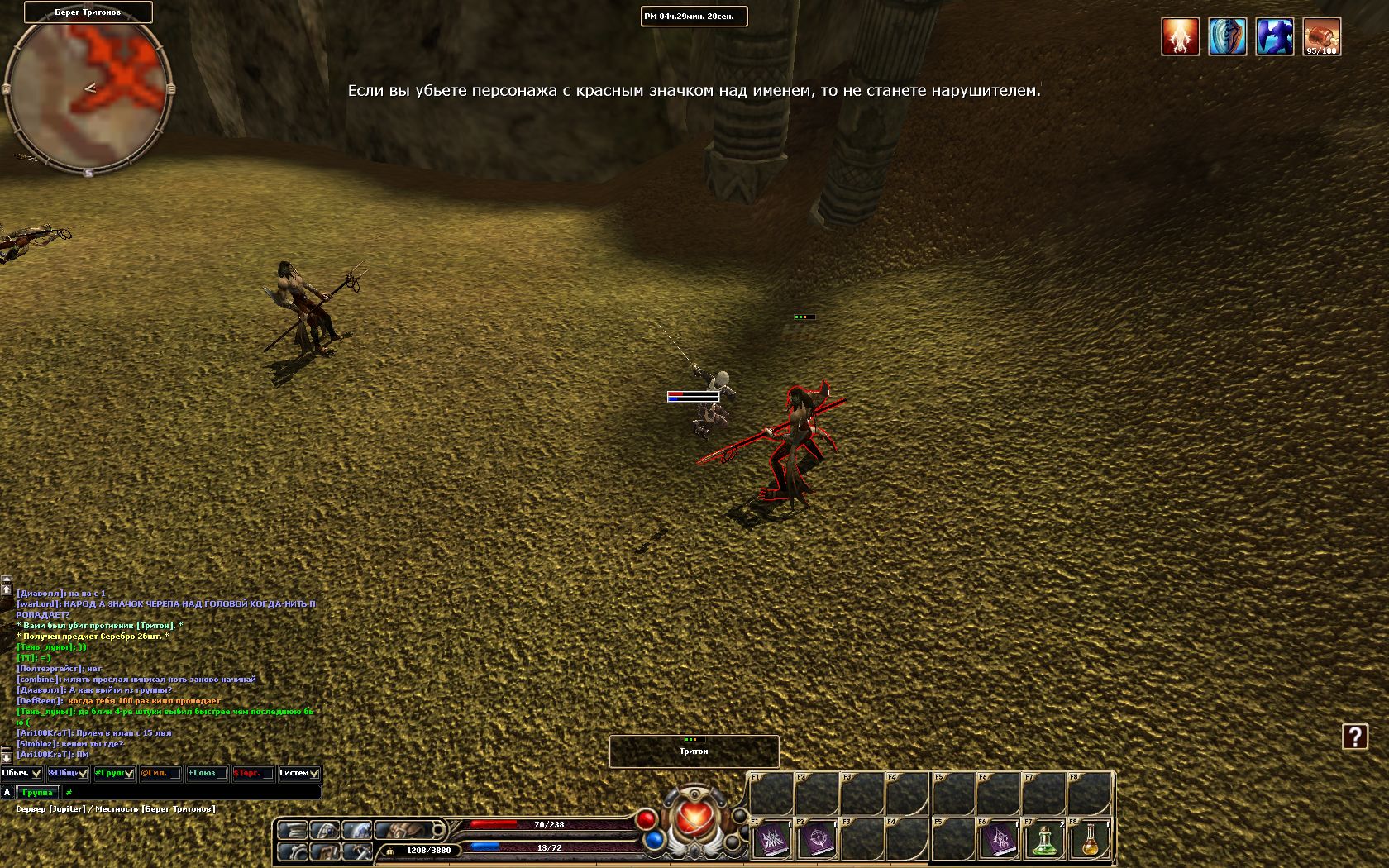This screenshot has width=1389, height=868.
Task: Select the Тритон target frame
Action: [x=694, y=751]
